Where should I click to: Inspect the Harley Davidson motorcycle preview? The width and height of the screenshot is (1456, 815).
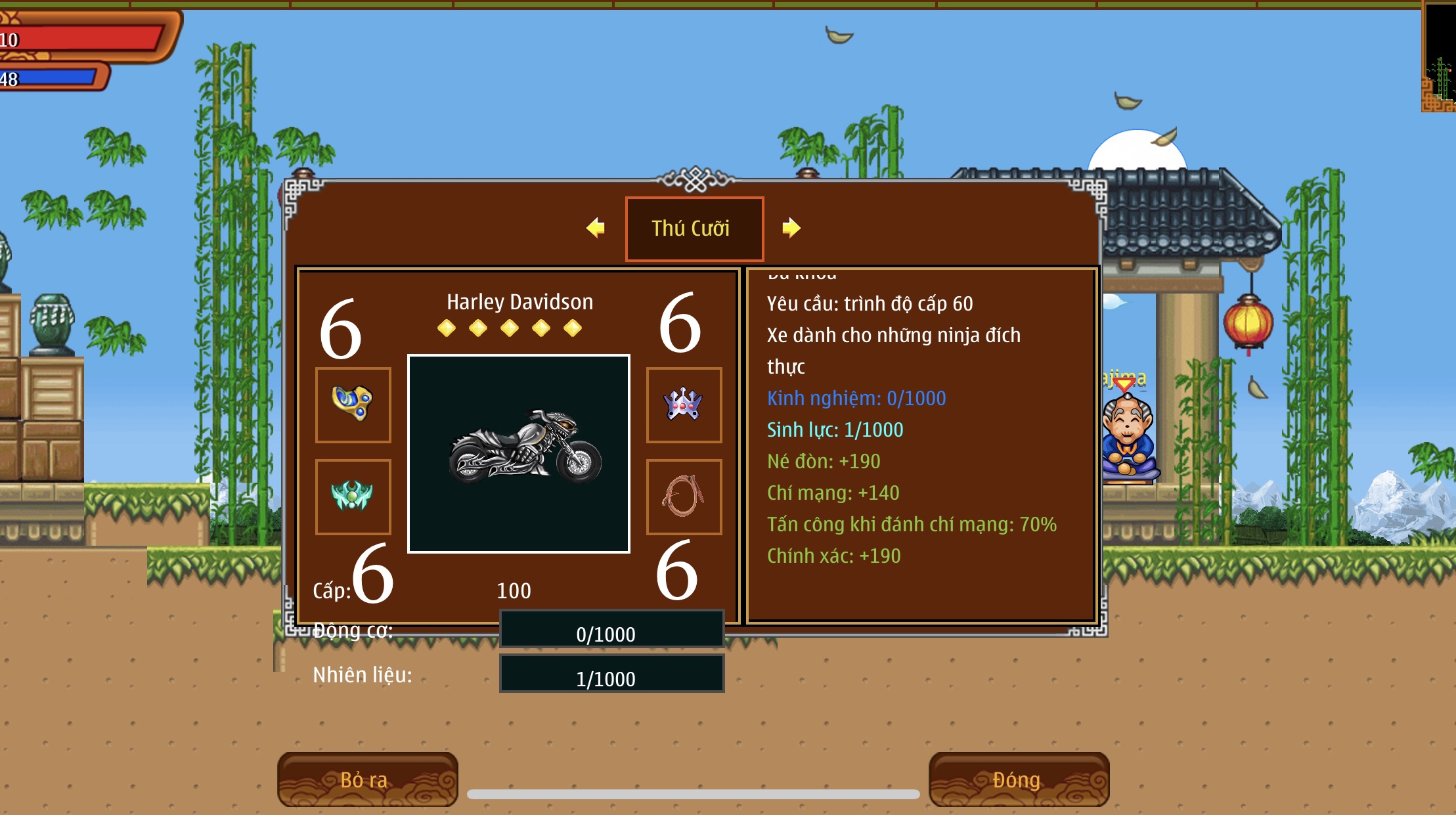click(x=519, y=453)
